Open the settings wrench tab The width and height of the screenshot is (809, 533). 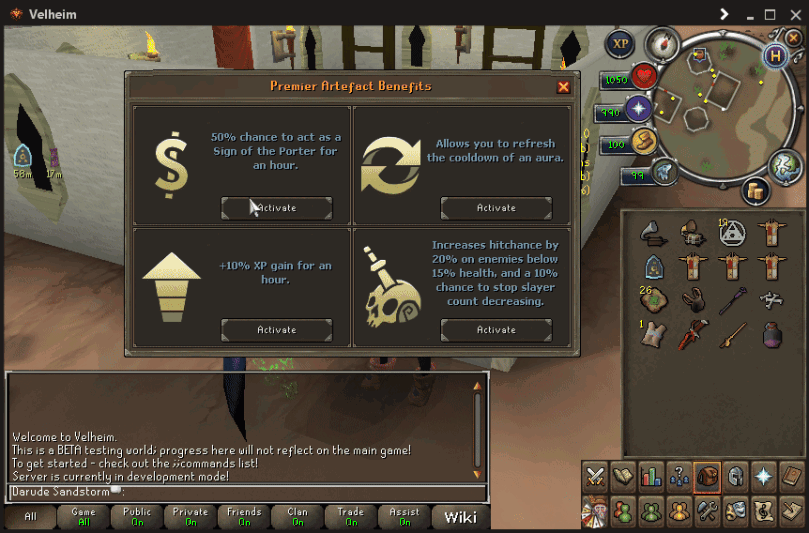(708, 511)
